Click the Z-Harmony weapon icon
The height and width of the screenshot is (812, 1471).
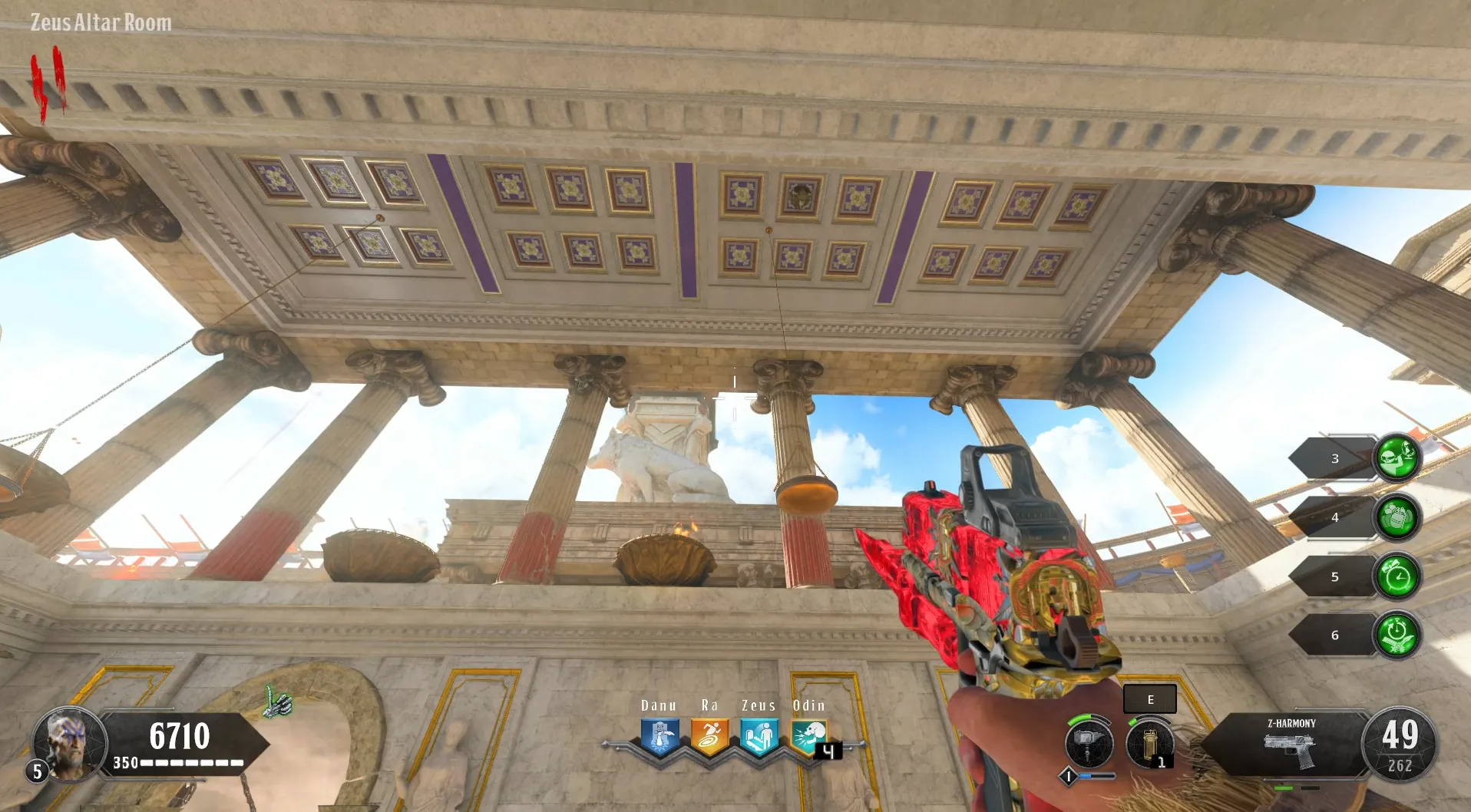(1291, 750)
